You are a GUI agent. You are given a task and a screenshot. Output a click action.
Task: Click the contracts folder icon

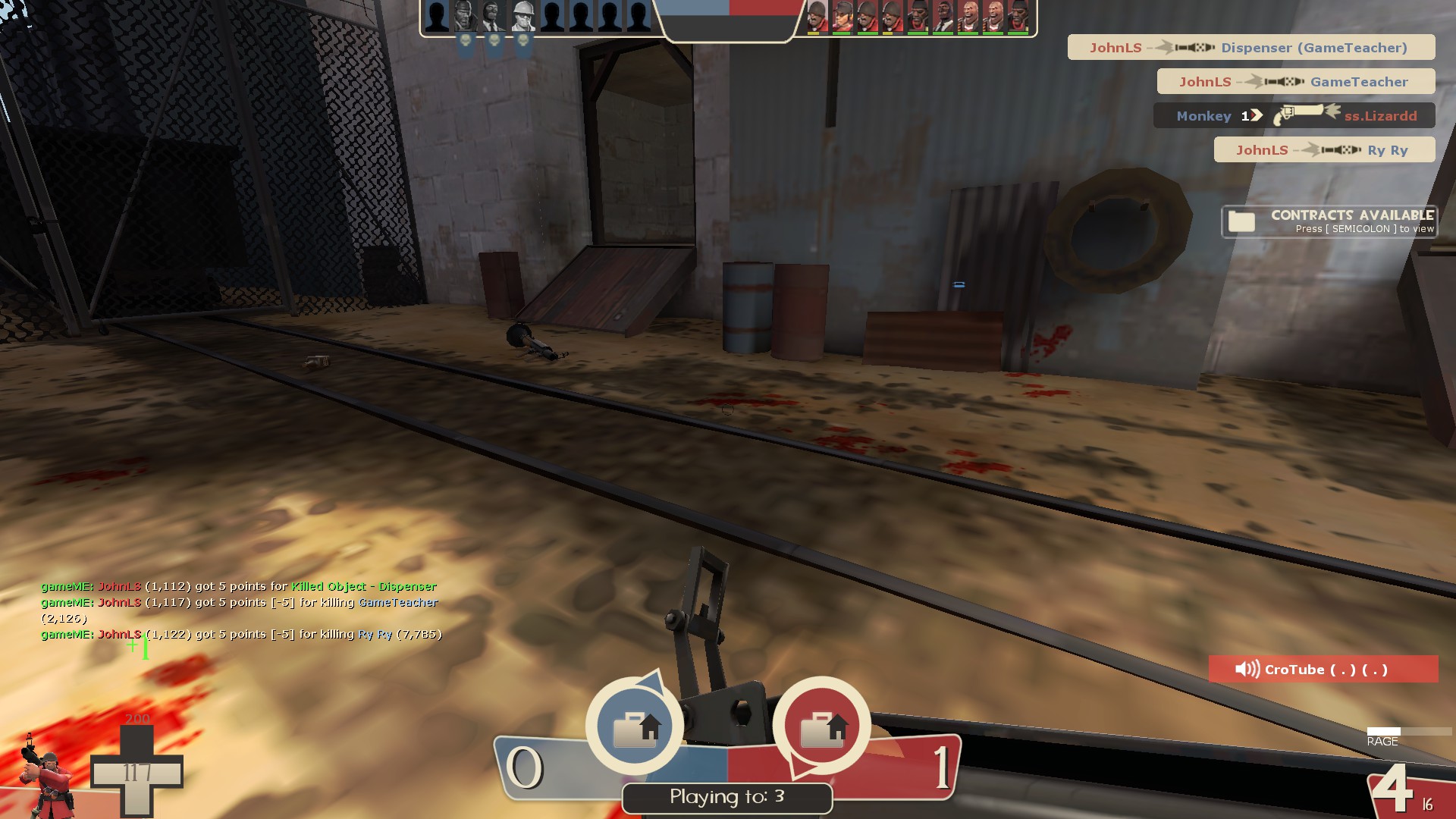tap(1241, 221)
